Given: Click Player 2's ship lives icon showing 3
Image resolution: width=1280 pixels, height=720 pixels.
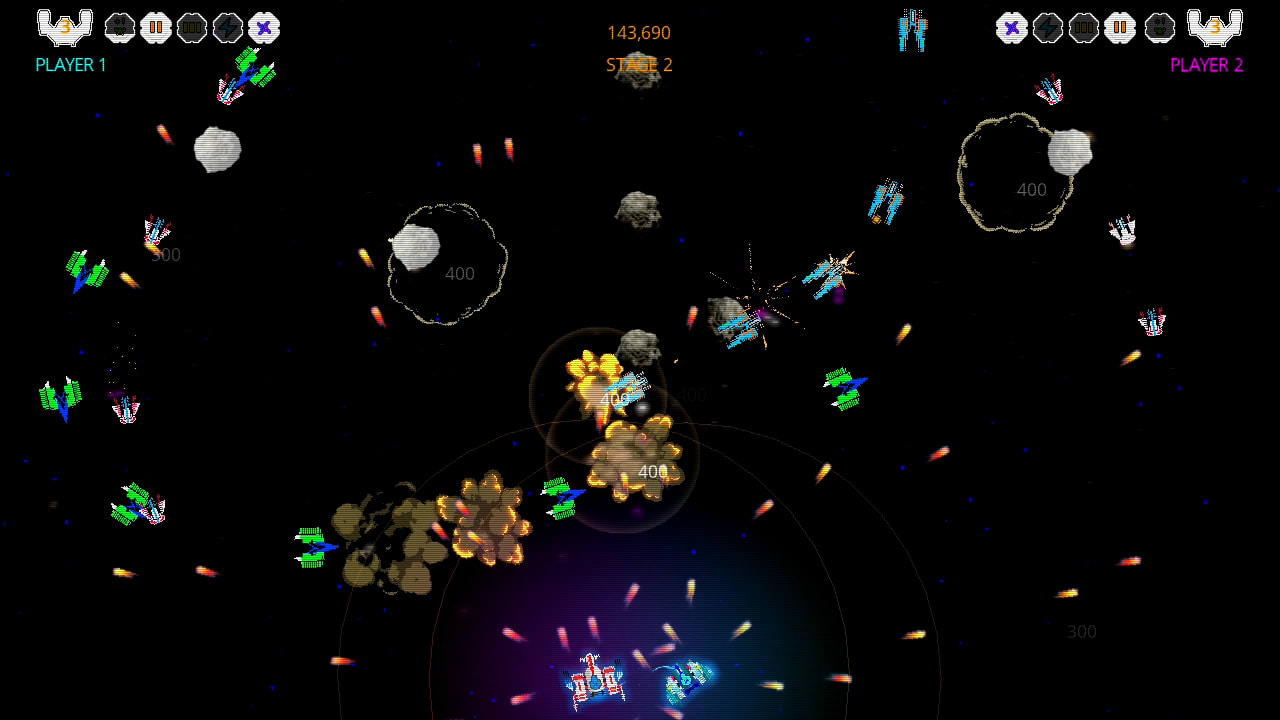Looking at the screenshot, I should [x=1217, y=27].
